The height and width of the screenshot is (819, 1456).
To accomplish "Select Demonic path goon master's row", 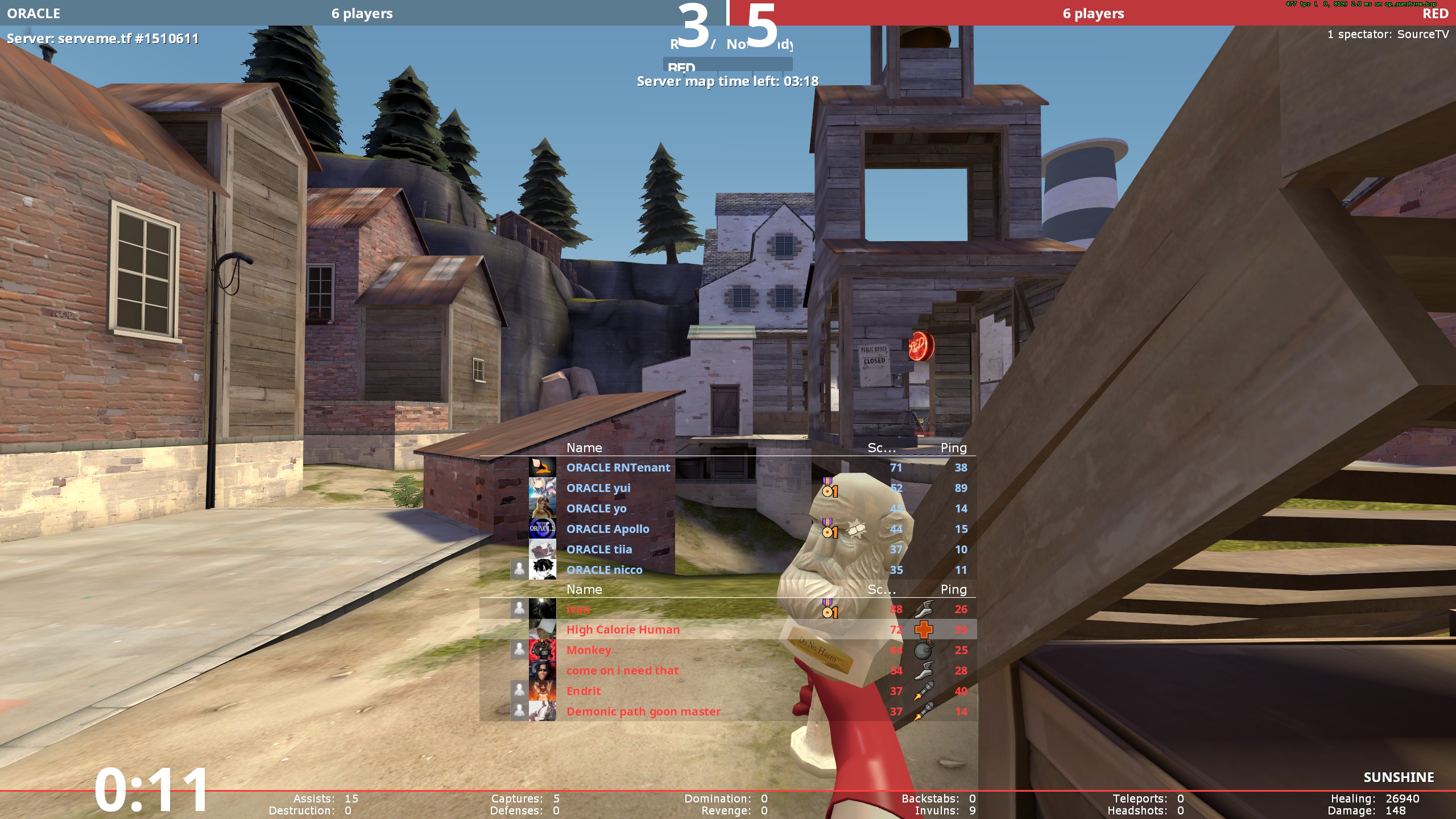I will coord(643,712).
